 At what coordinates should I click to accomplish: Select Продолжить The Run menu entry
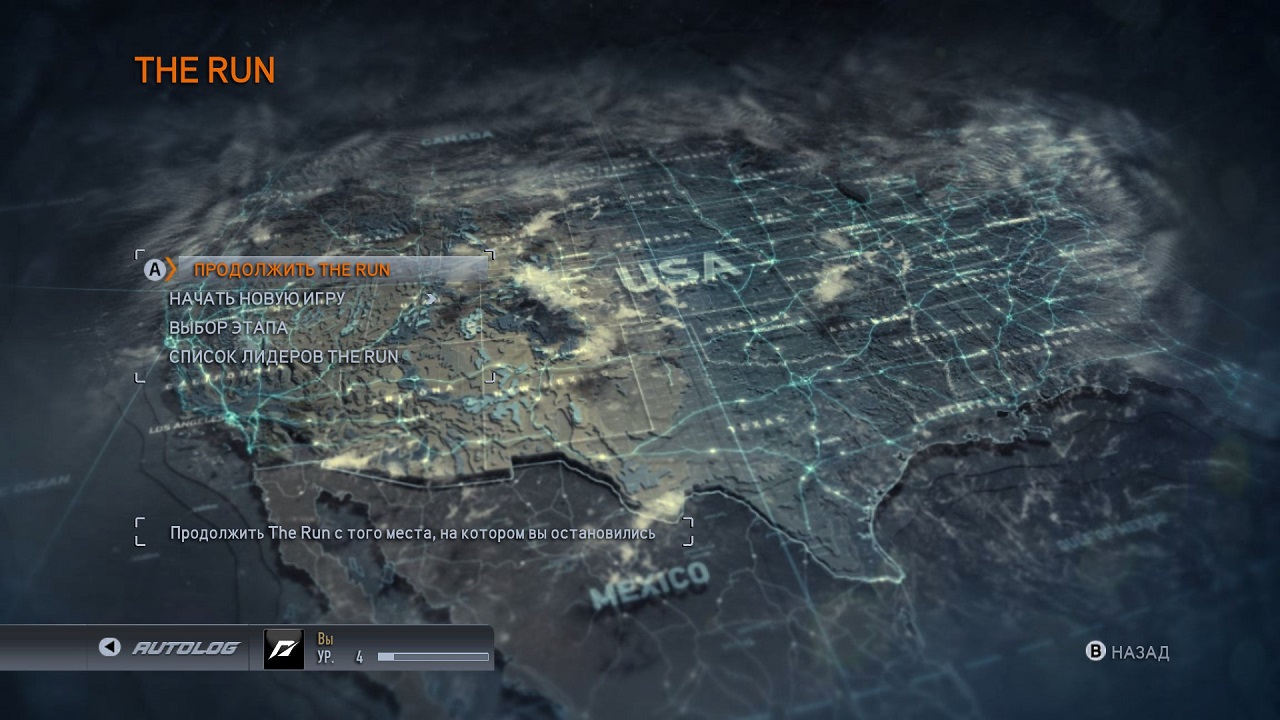[x=291, y=269]
